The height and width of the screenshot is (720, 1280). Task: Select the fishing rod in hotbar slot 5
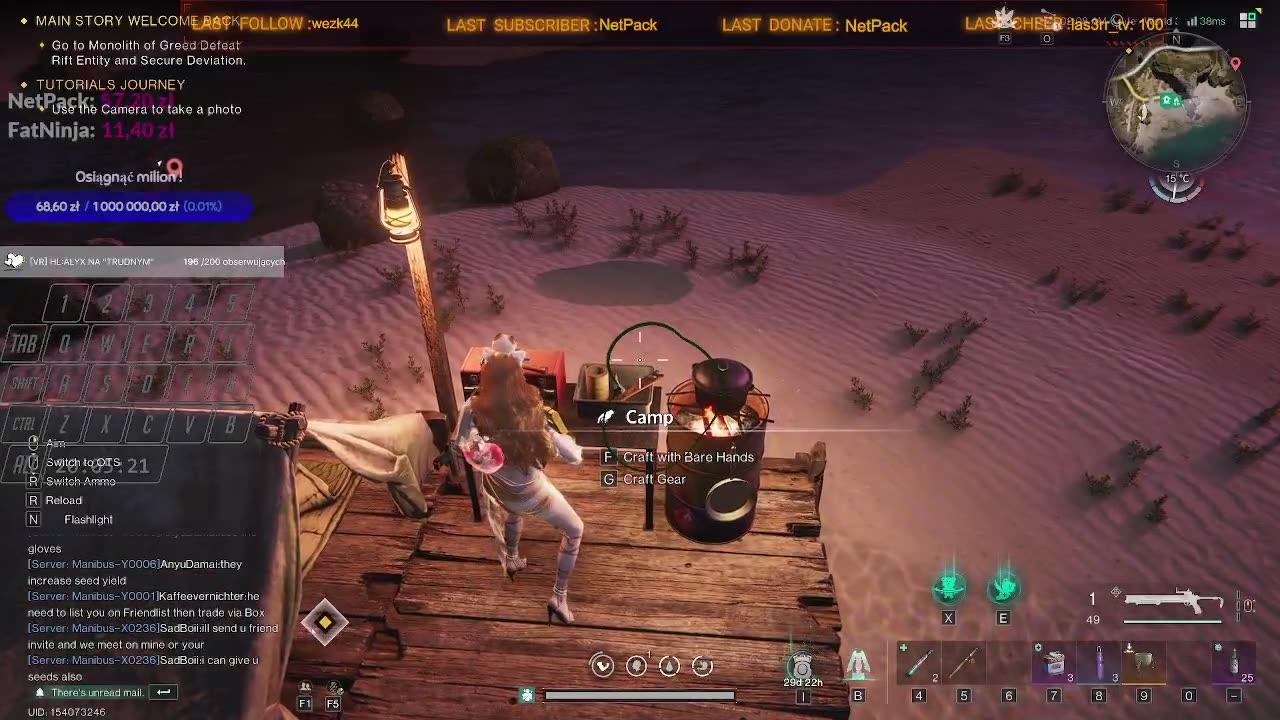click(x=964, y=662)
